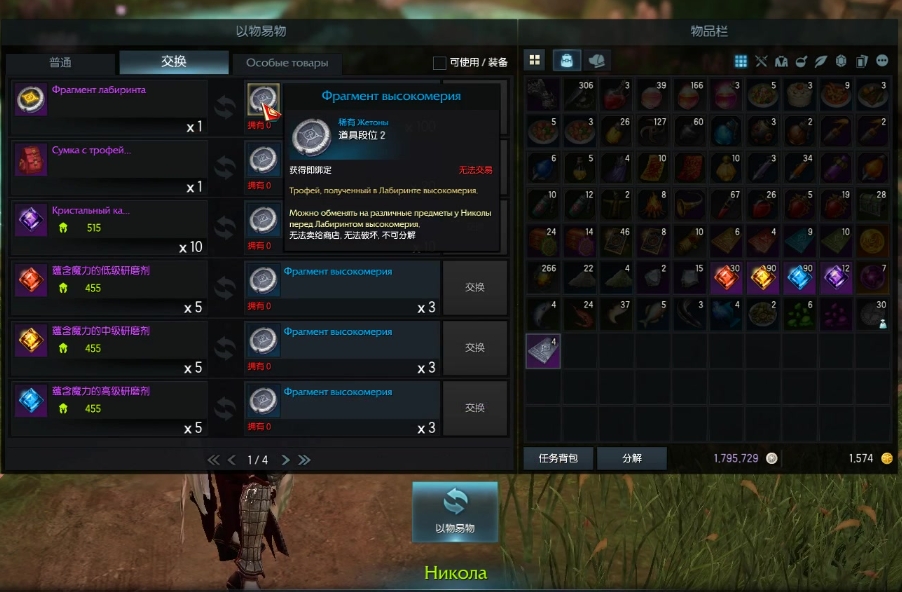The width and height of the screenshot is (902, 592).
Task: Jump to the first shop page
Action: click(x=213, y=460)
